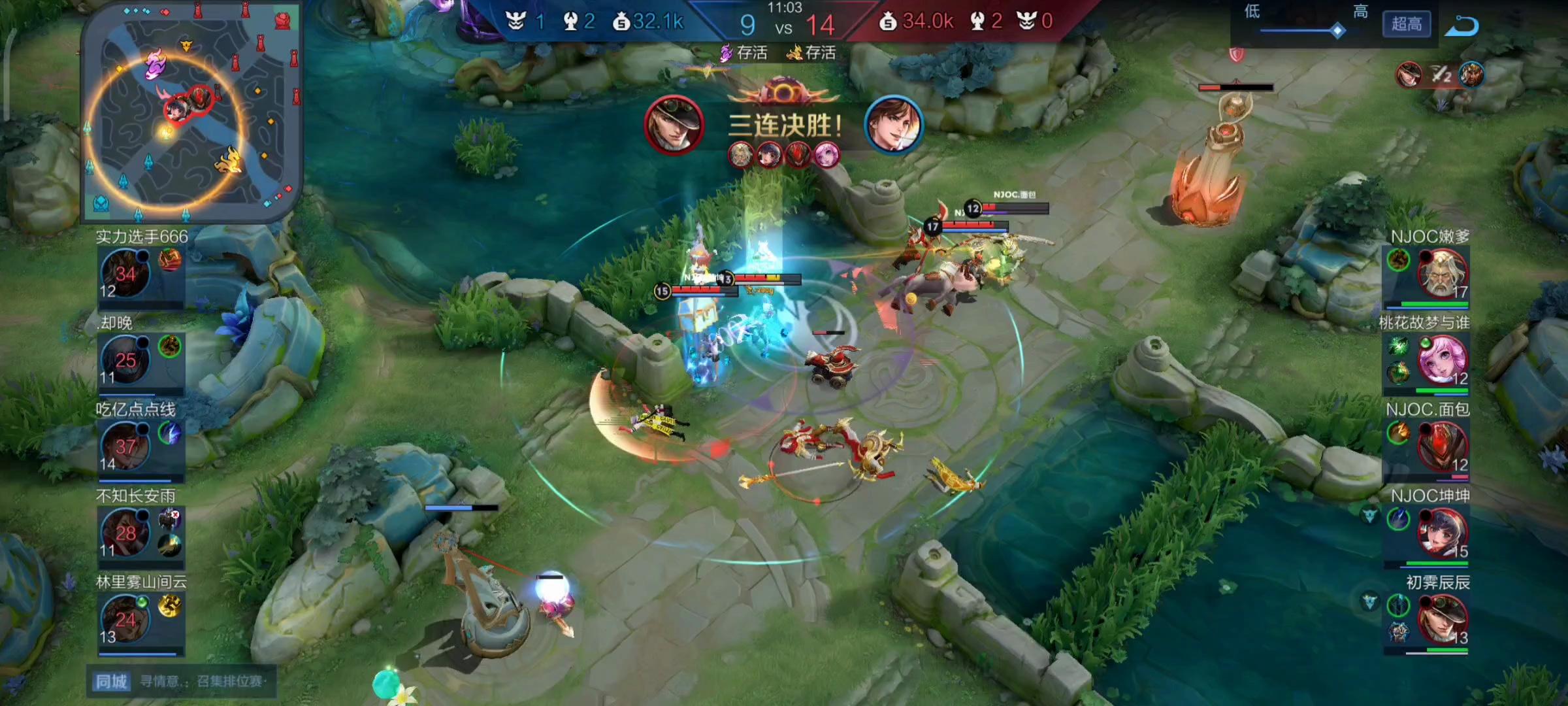Choose player 吃亿点点线's portrait
1568x706 pixels.
pos(125,447)
